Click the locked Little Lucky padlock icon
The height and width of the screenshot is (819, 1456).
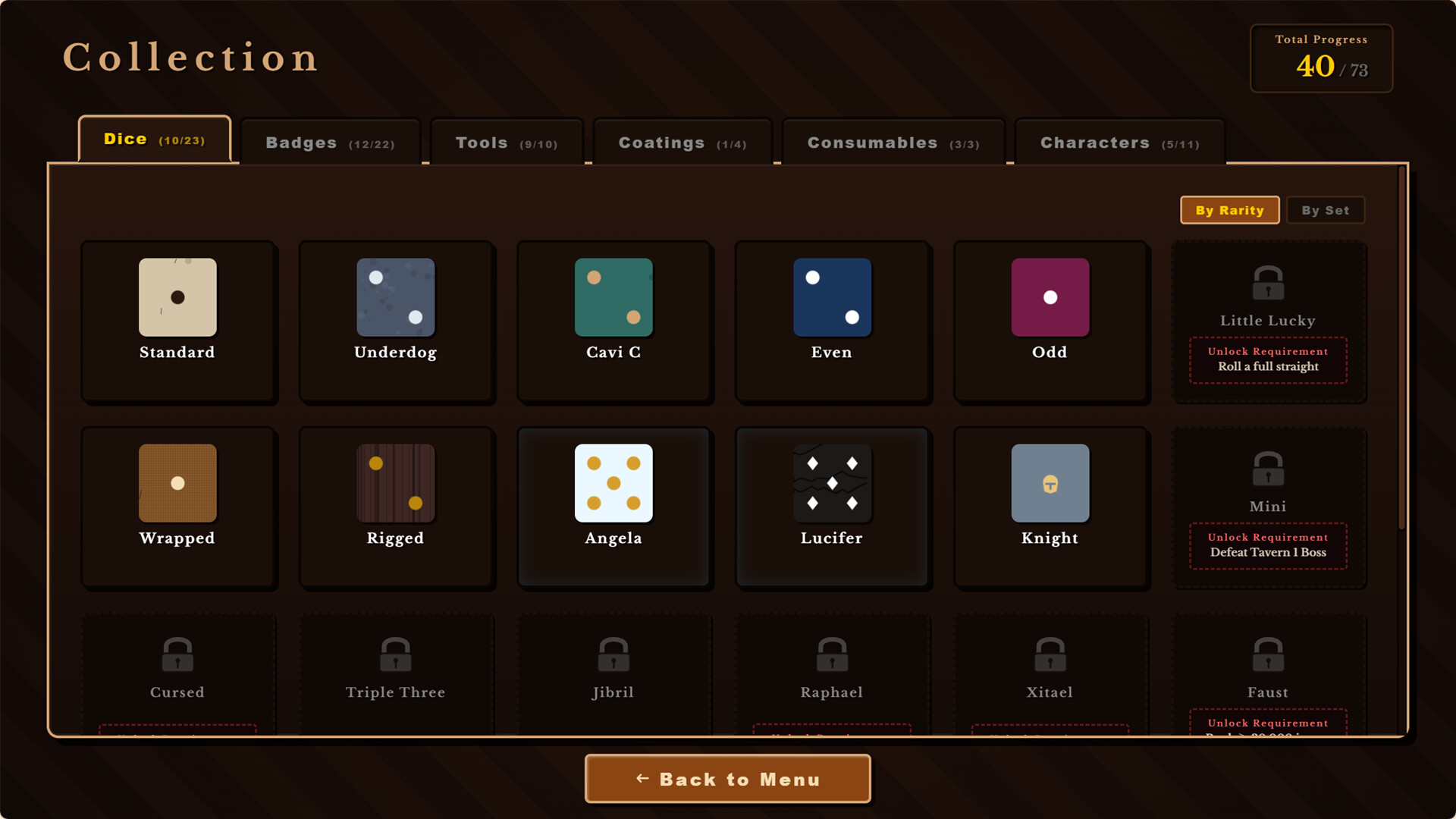coord(1268,283)
